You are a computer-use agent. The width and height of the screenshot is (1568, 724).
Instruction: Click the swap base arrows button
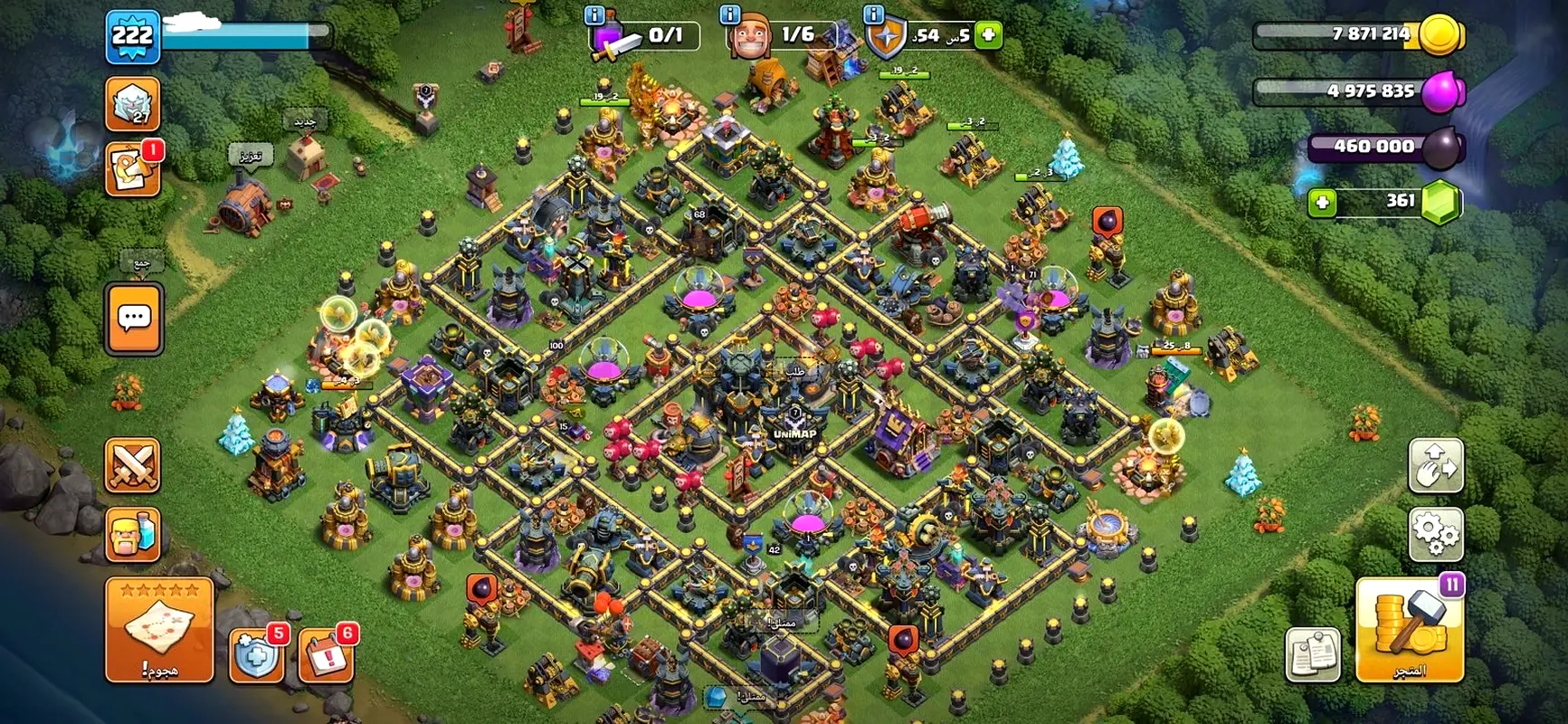pyautogui.click(x=1435, y=465)
